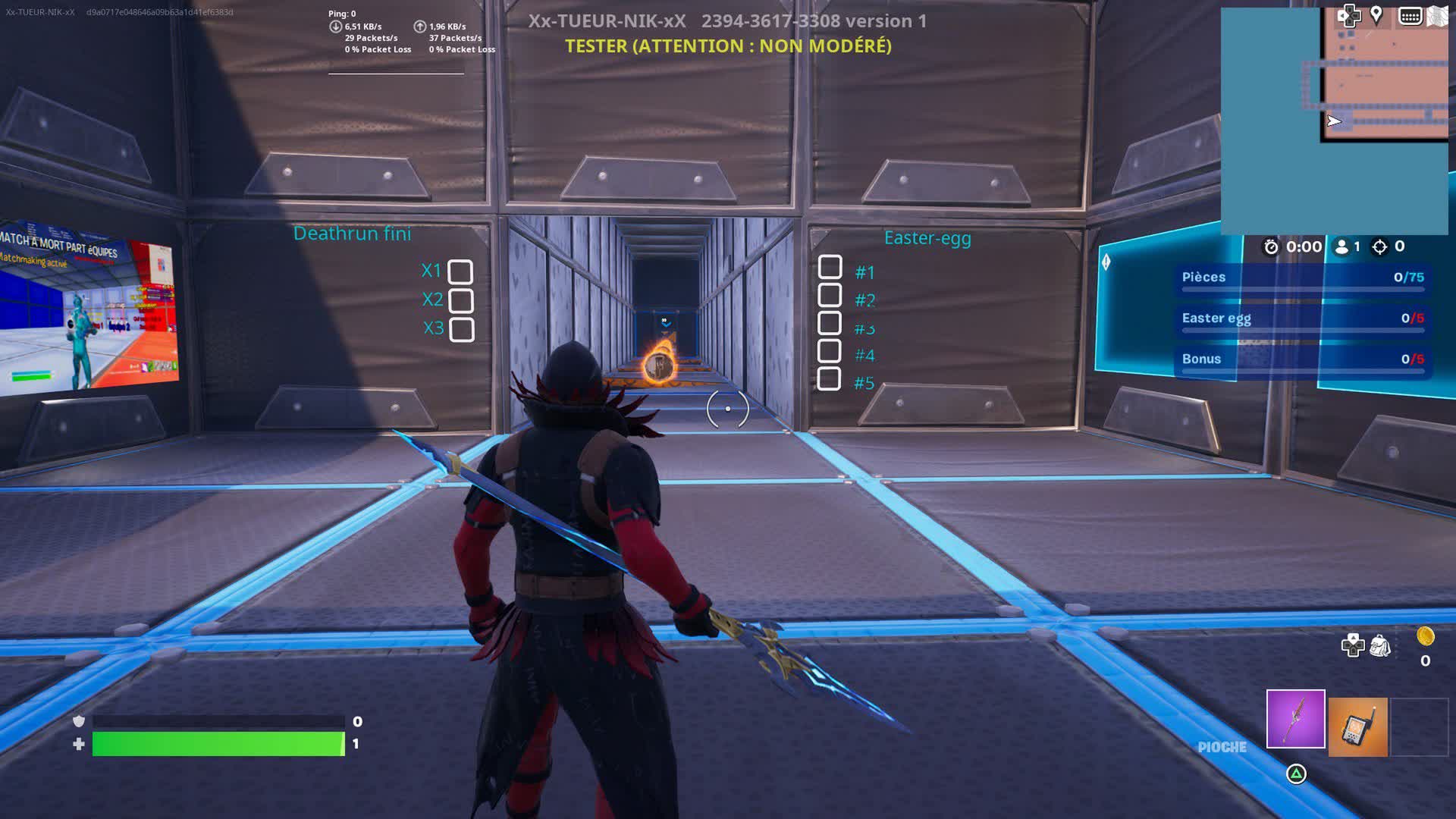The height and width of the screenshot is (819, 1456).
Task: Open the backpack inventory icon
Action: (1380, 646)
